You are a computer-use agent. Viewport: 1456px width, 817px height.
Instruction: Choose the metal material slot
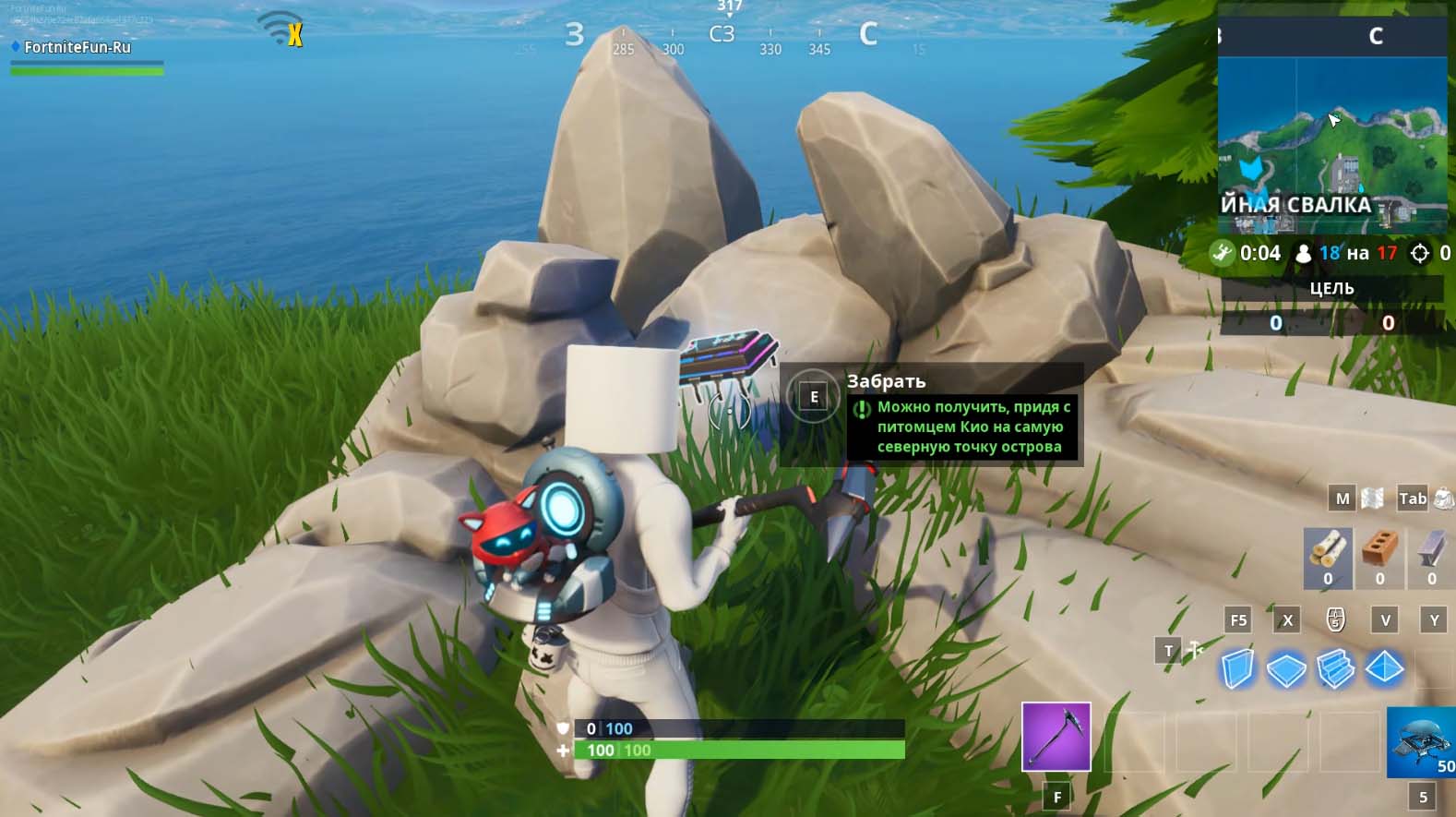(x=1431, y=557)
